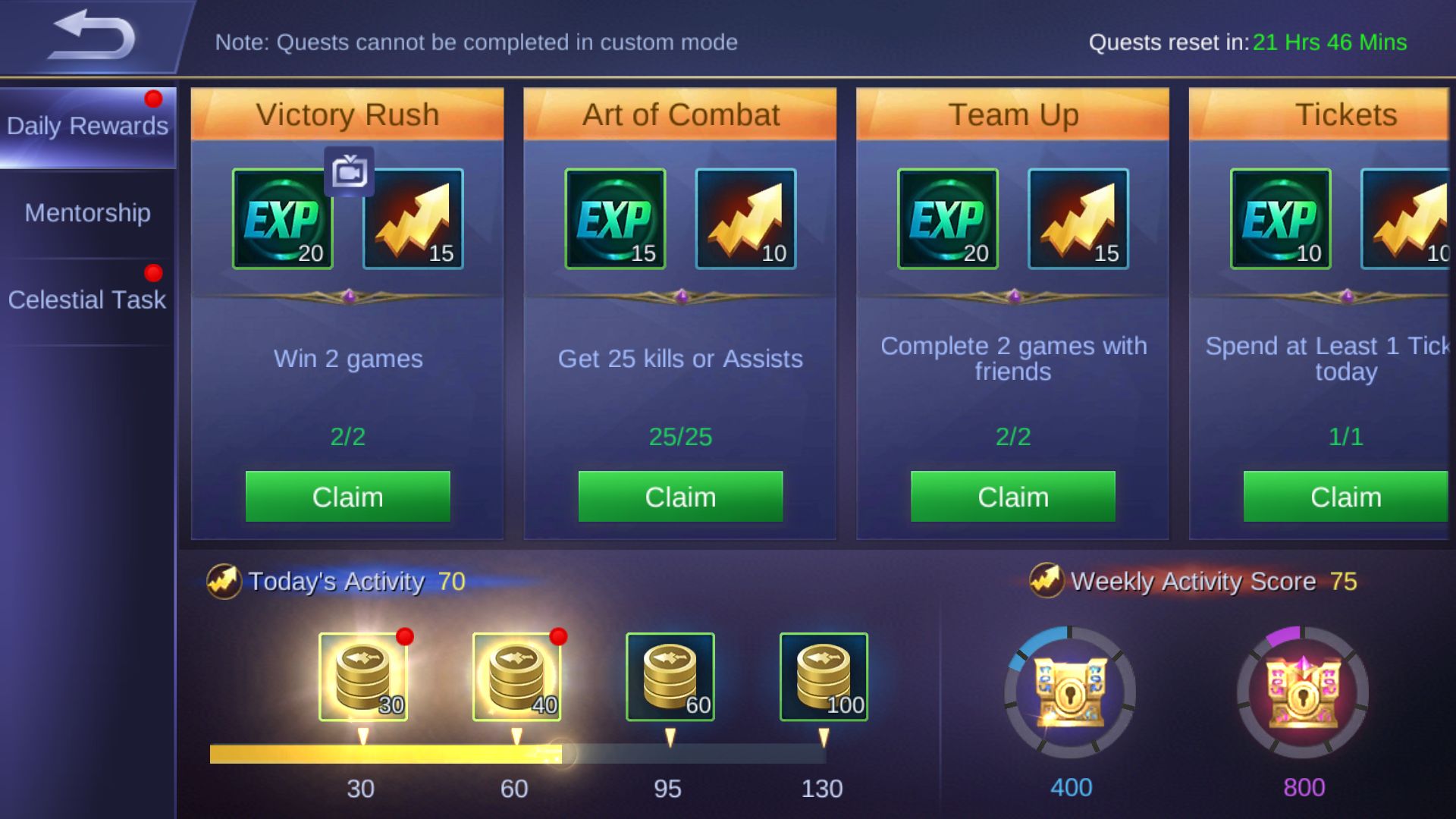Click the EXP icon on the Team Up quest

coord(946,220)
